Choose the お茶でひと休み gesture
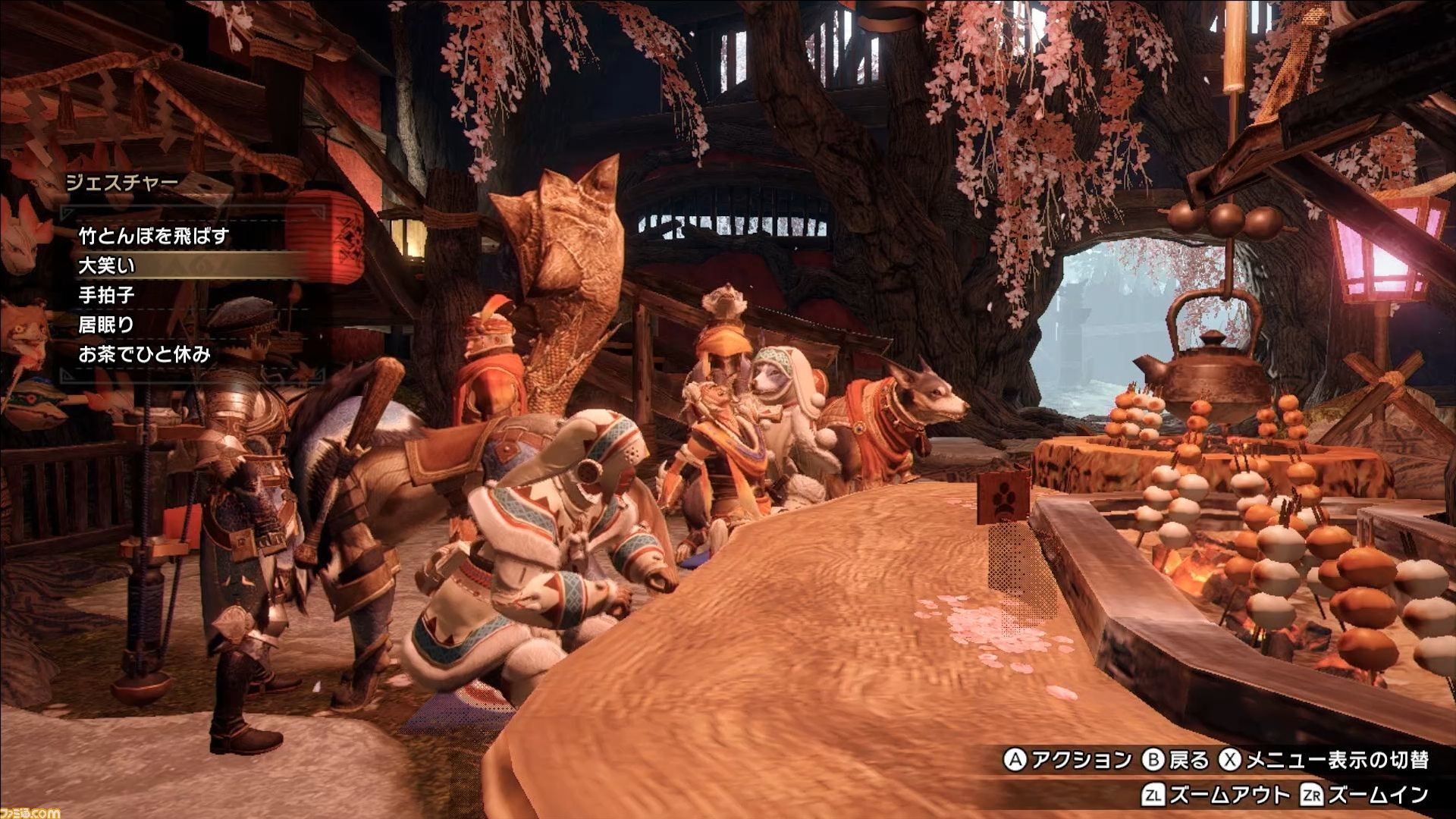1456x819 pixels. pos(144,354)
